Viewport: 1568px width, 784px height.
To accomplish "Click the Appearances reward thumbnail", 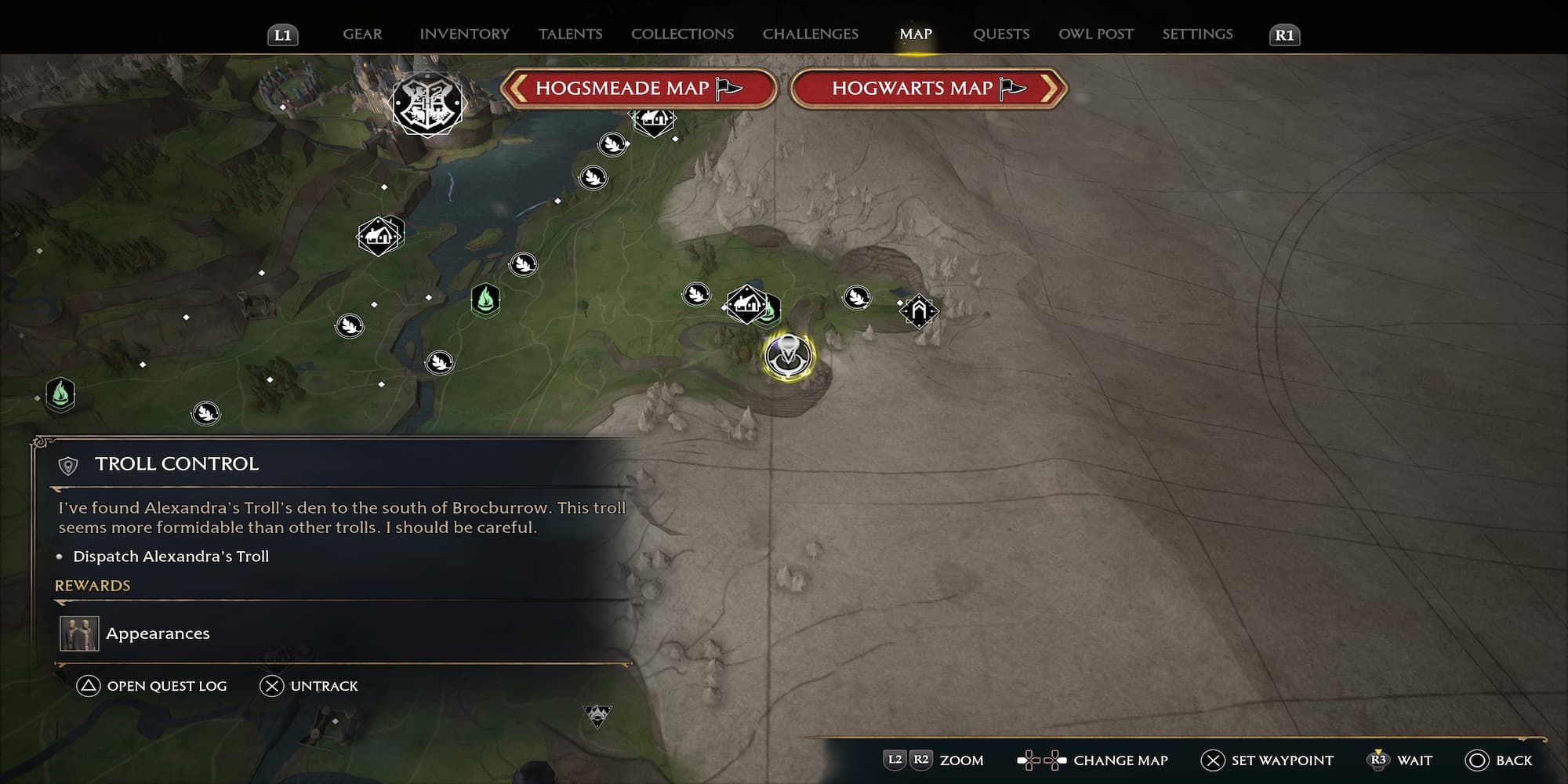I will pos(79,633).
